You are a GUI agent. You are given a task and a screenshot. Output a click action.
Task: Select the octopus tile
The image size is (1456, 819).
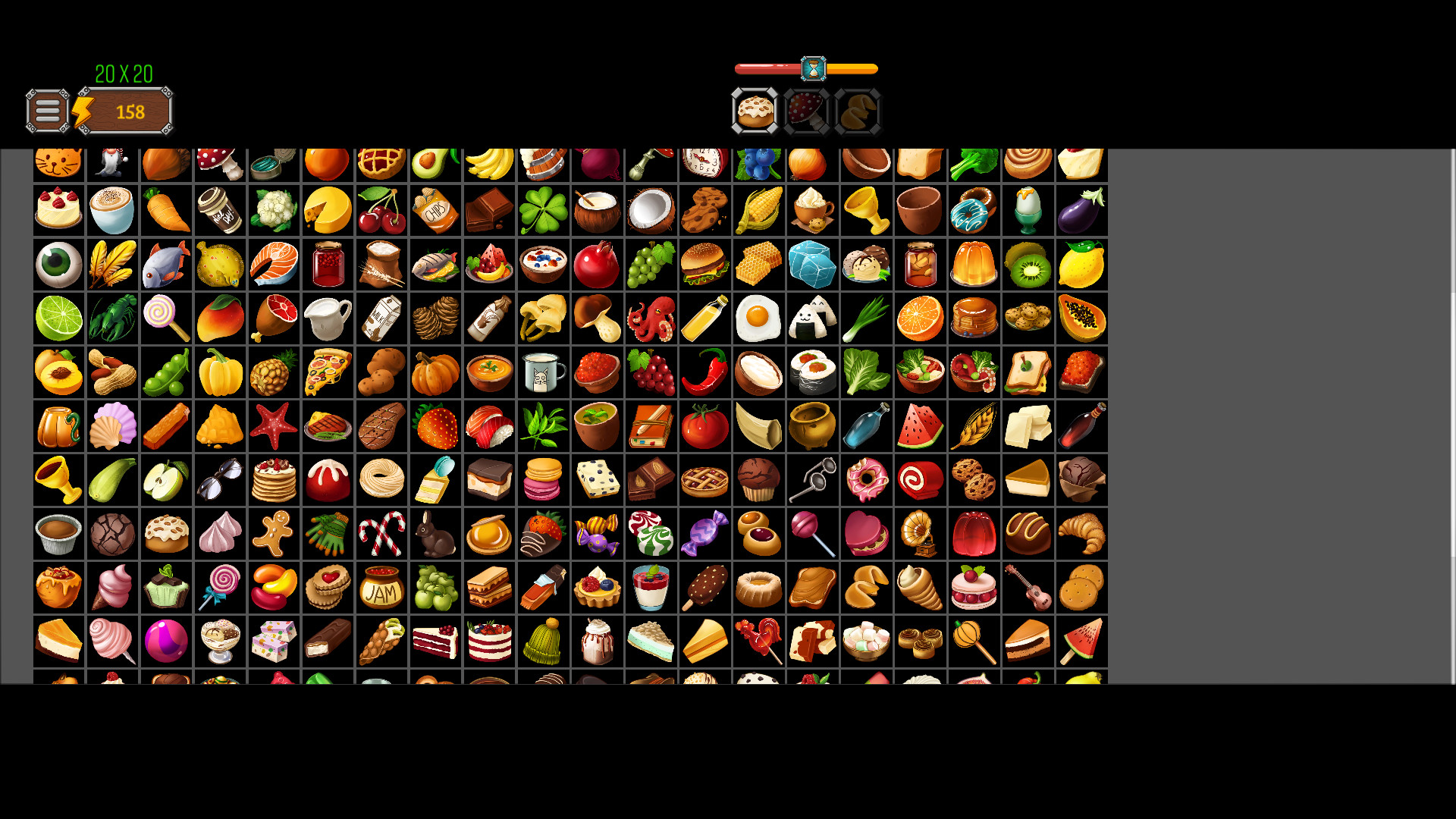[651, 318]
